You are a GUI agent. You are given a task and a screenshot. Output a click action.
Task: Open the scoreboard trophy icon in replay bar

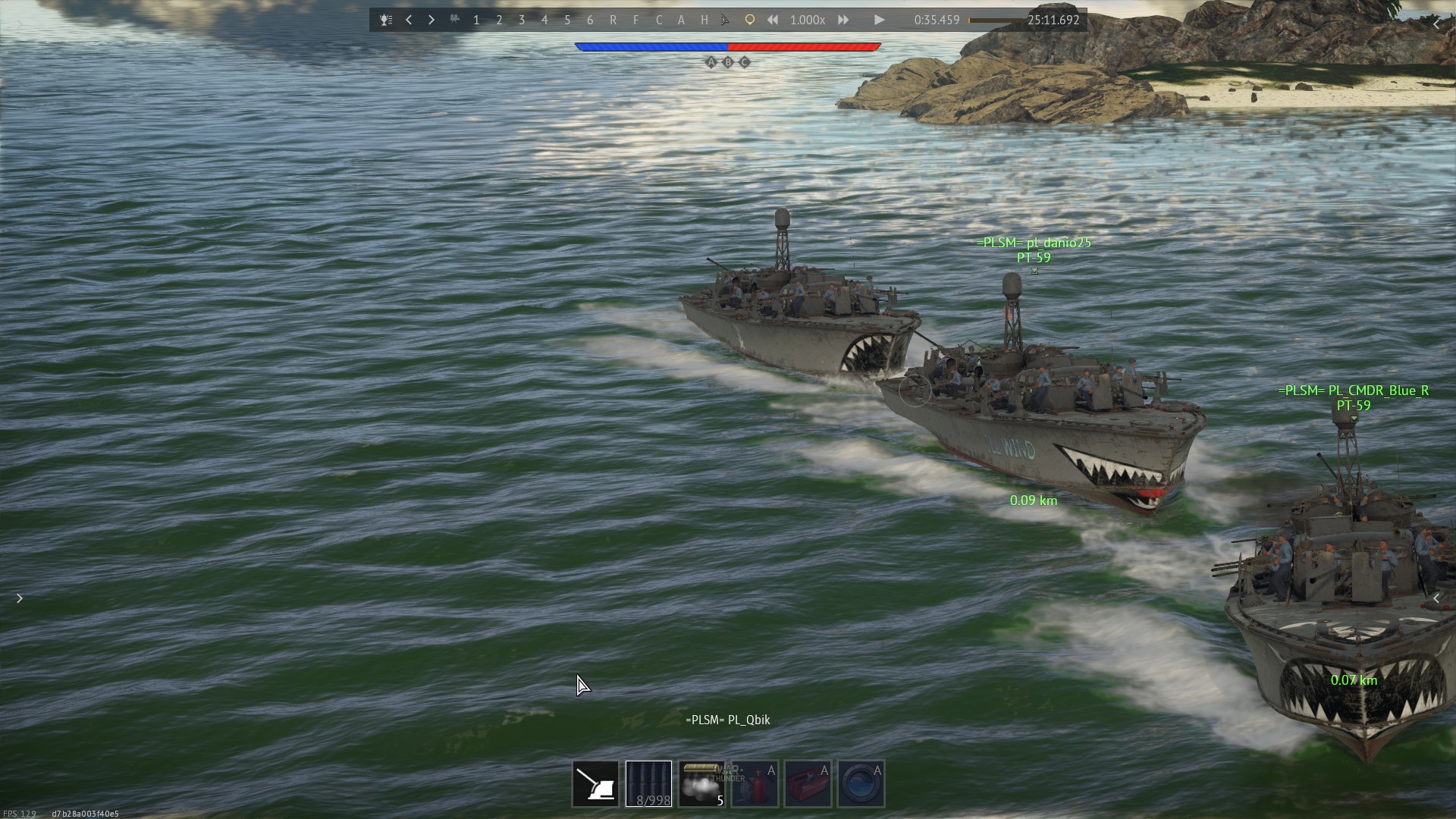click(386, 20)
